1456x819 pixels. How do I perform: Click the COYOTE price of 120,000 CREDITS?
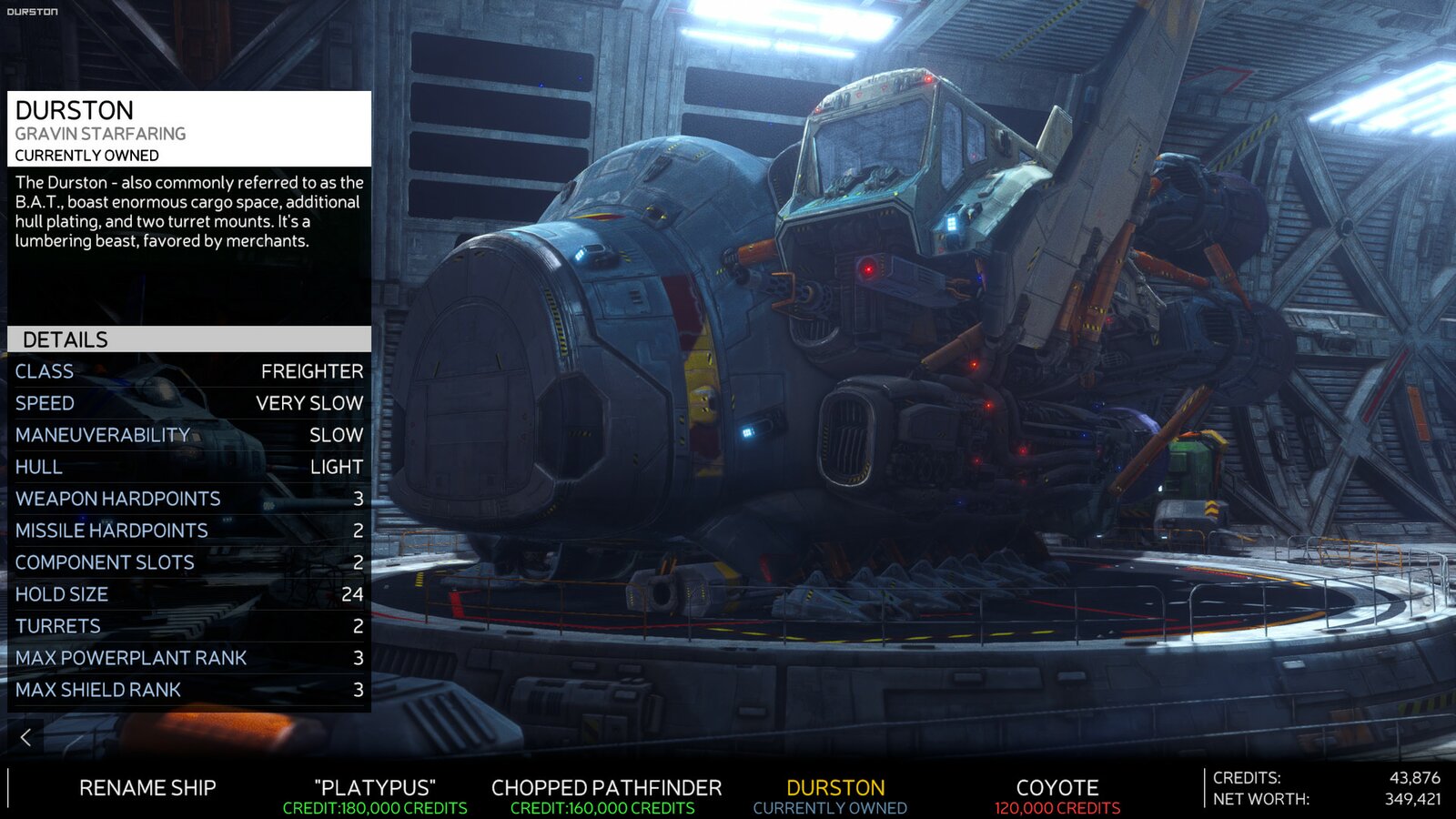[x=1056, y=804]
